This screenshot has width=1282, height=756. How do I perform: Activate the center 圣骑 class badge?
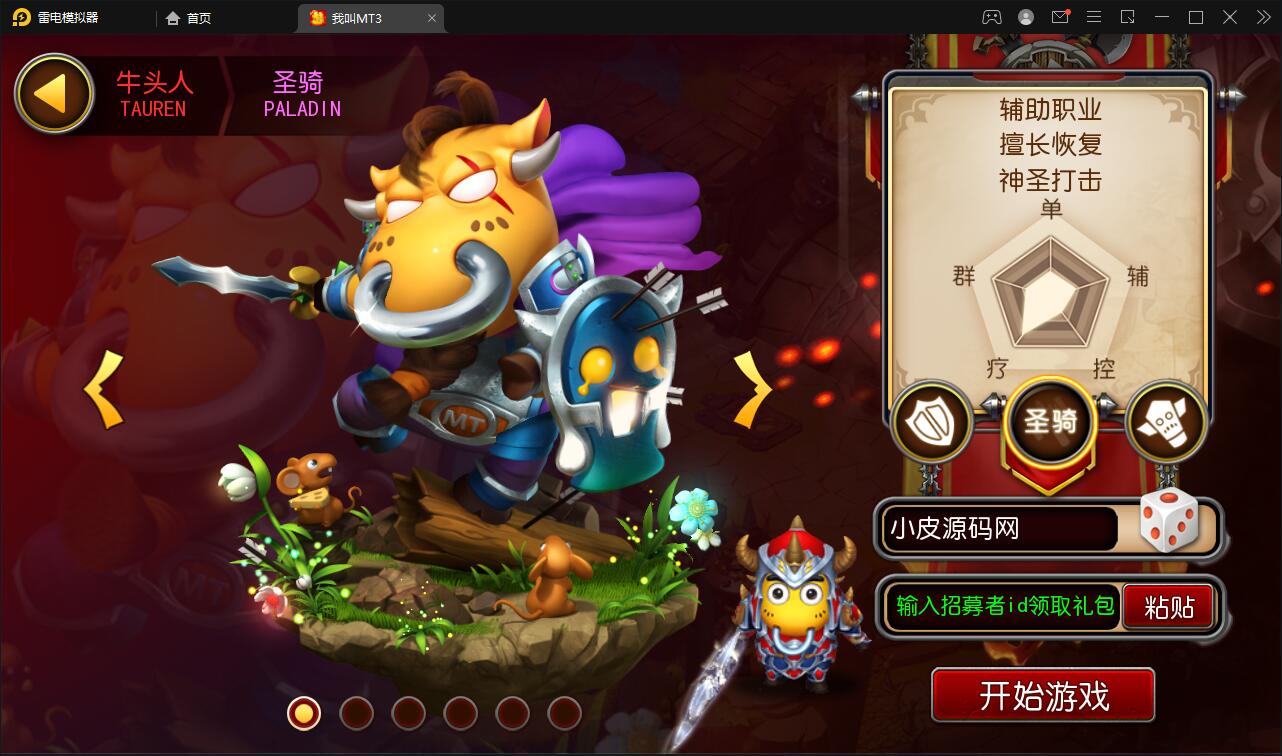click(1049, 422)
